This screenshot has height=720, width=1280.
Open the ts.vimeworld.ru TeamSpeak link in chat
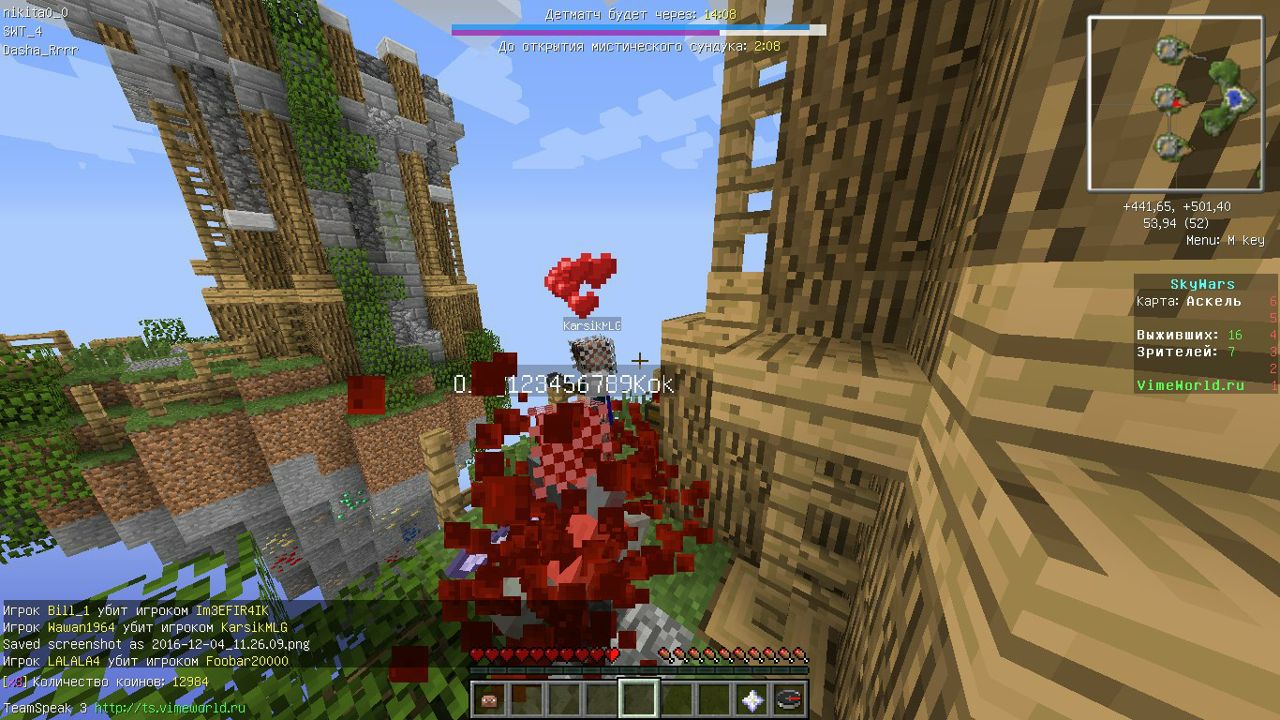tap(169, 708)
